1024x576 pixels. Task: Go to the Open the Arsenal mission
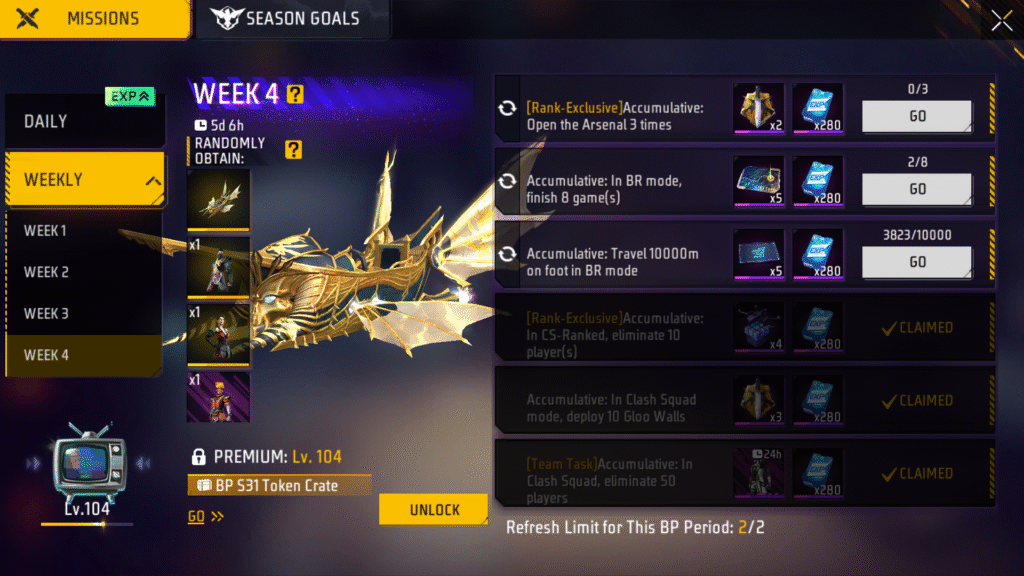(x=917, y=116)
